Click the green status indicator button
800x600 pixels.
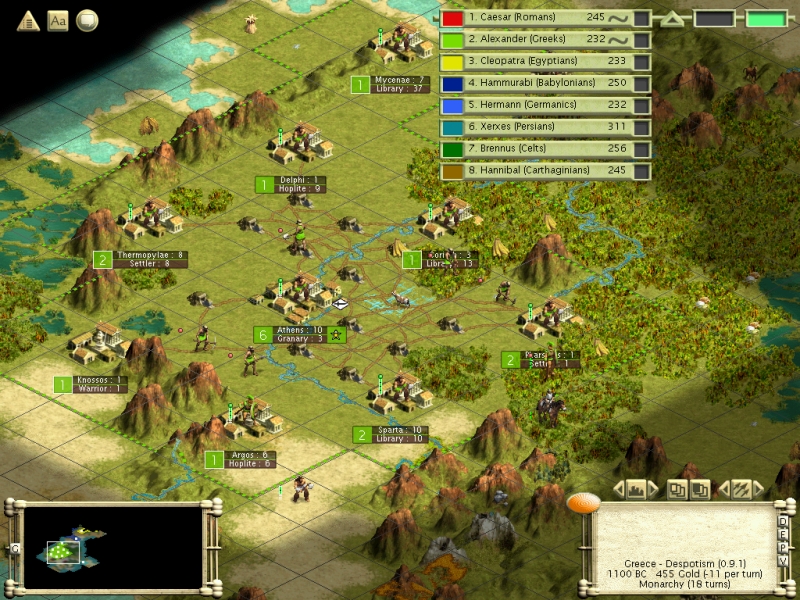[x=766, y=19]
